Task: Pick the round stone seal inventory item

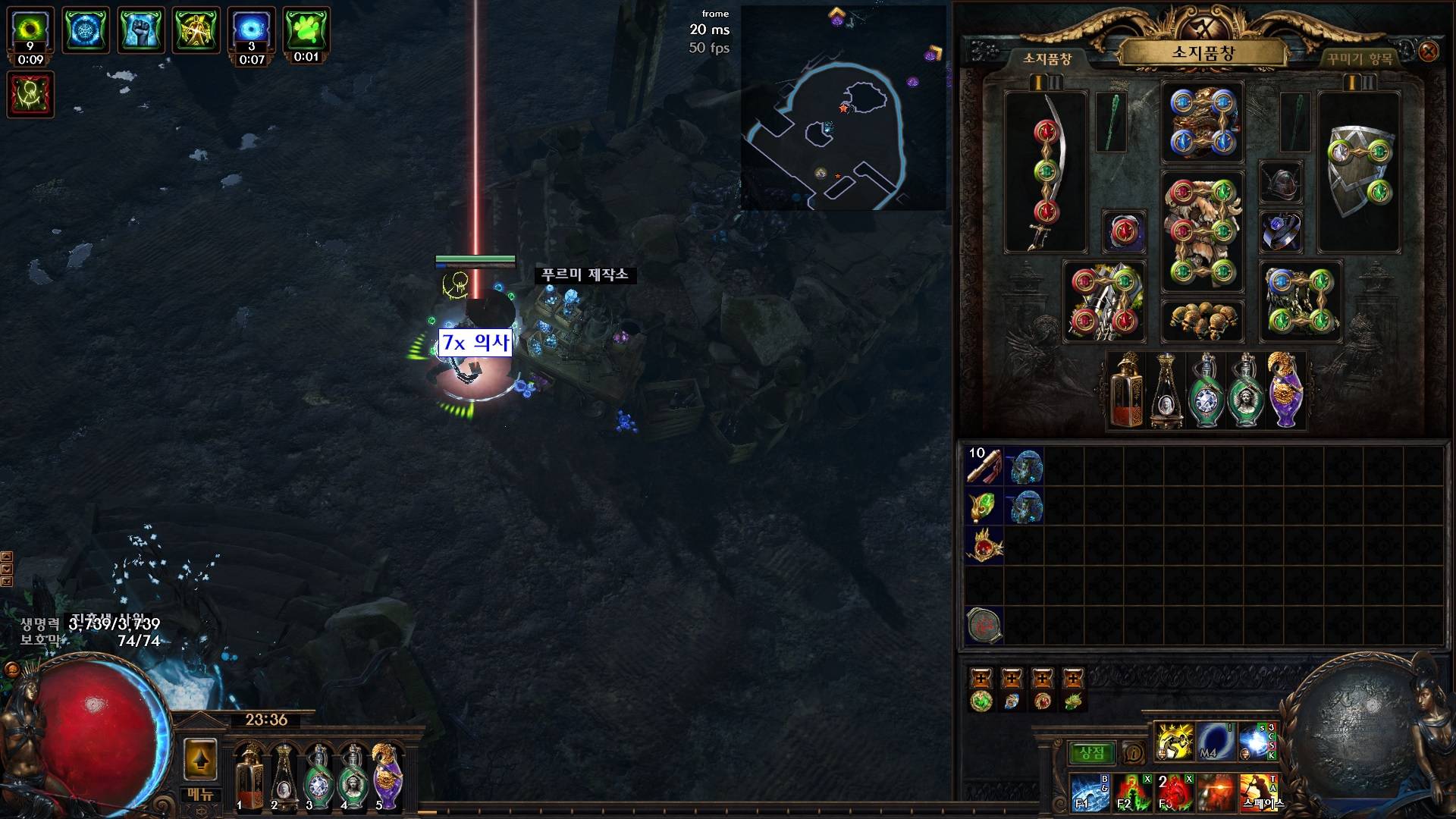Action: tap(984, 626)
